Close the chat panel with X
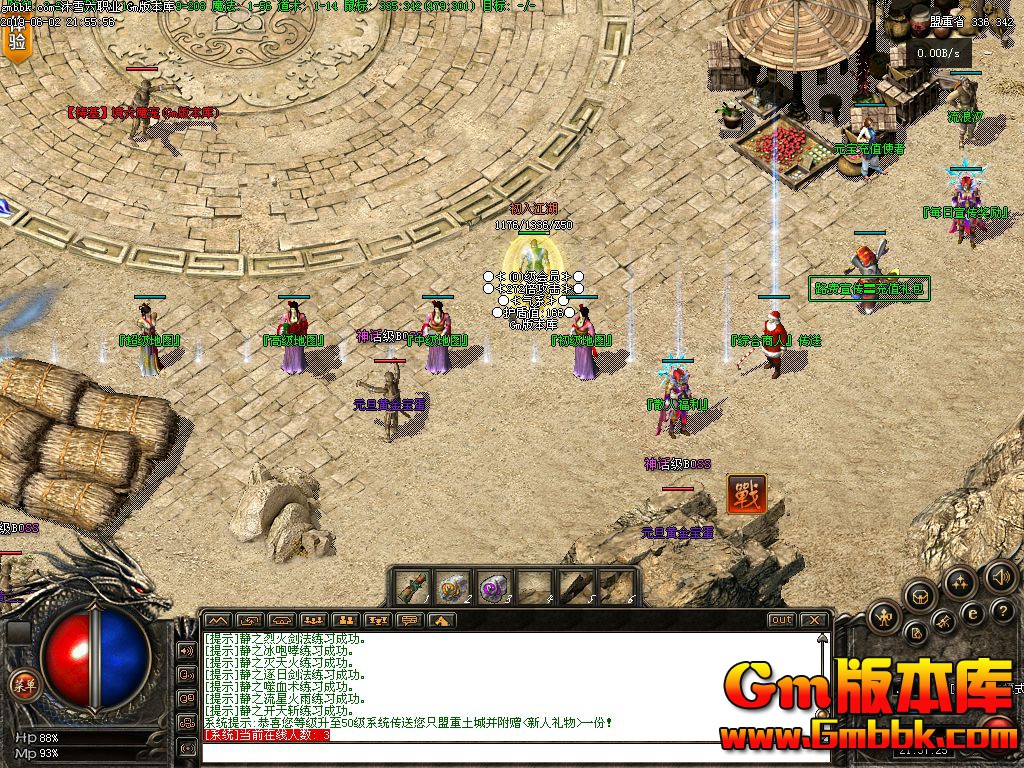1024x768 pixels. pos(813,620)
